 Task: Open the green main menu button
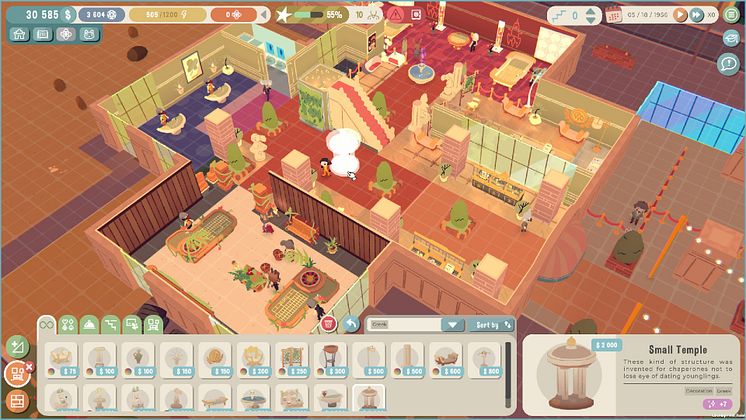pos(731,15)
